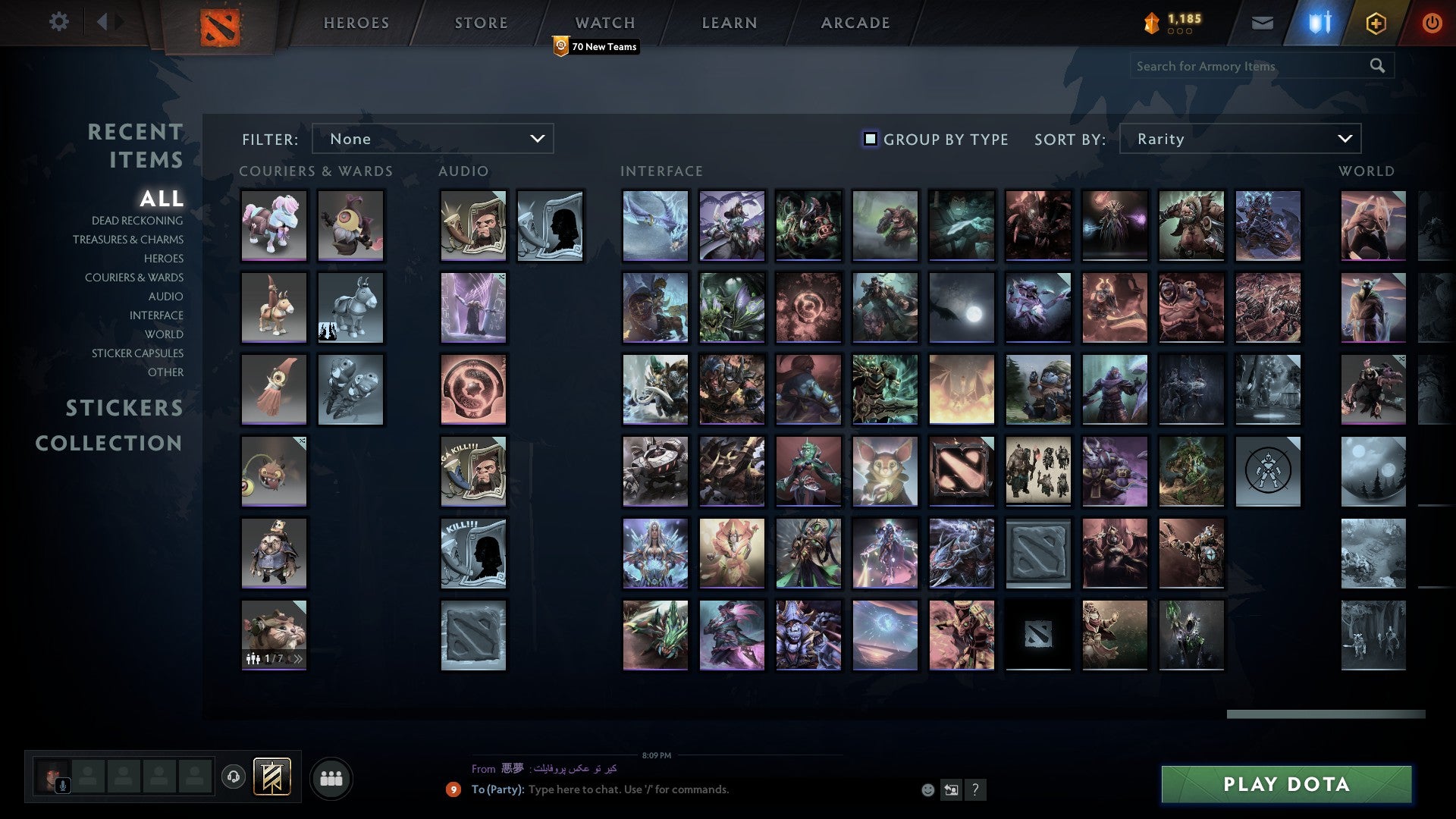Screen dimensions: 1456x819
Task: Click the chat emoticon smiley toggle
Action: click(927, 789)
